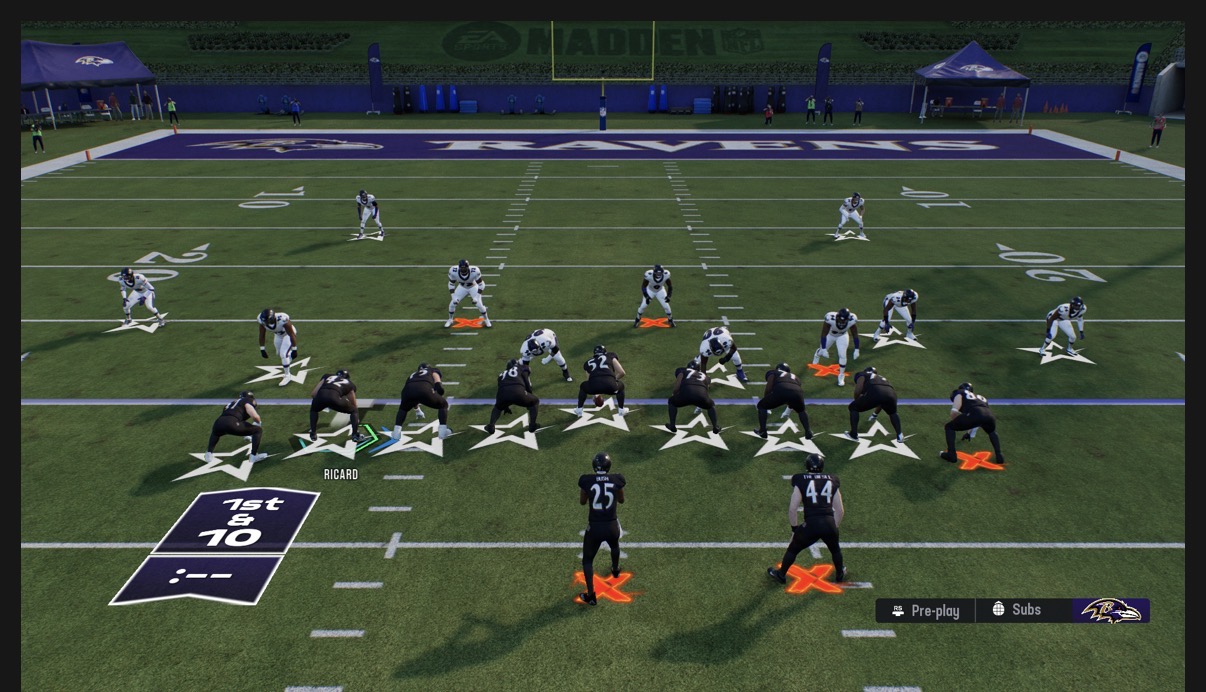
Task: Select the highlighted player labeled Ricard
Action: tap(334, 405)
